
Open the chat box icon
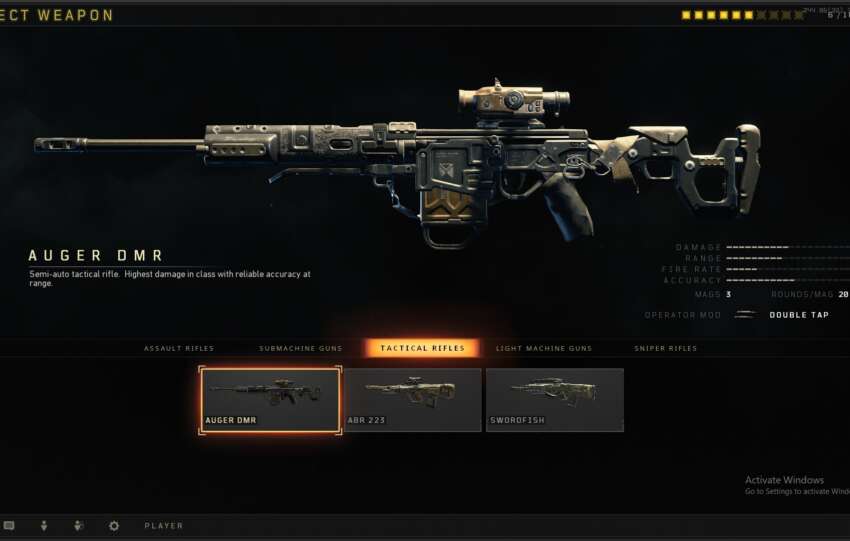click(x=9, y=525)
